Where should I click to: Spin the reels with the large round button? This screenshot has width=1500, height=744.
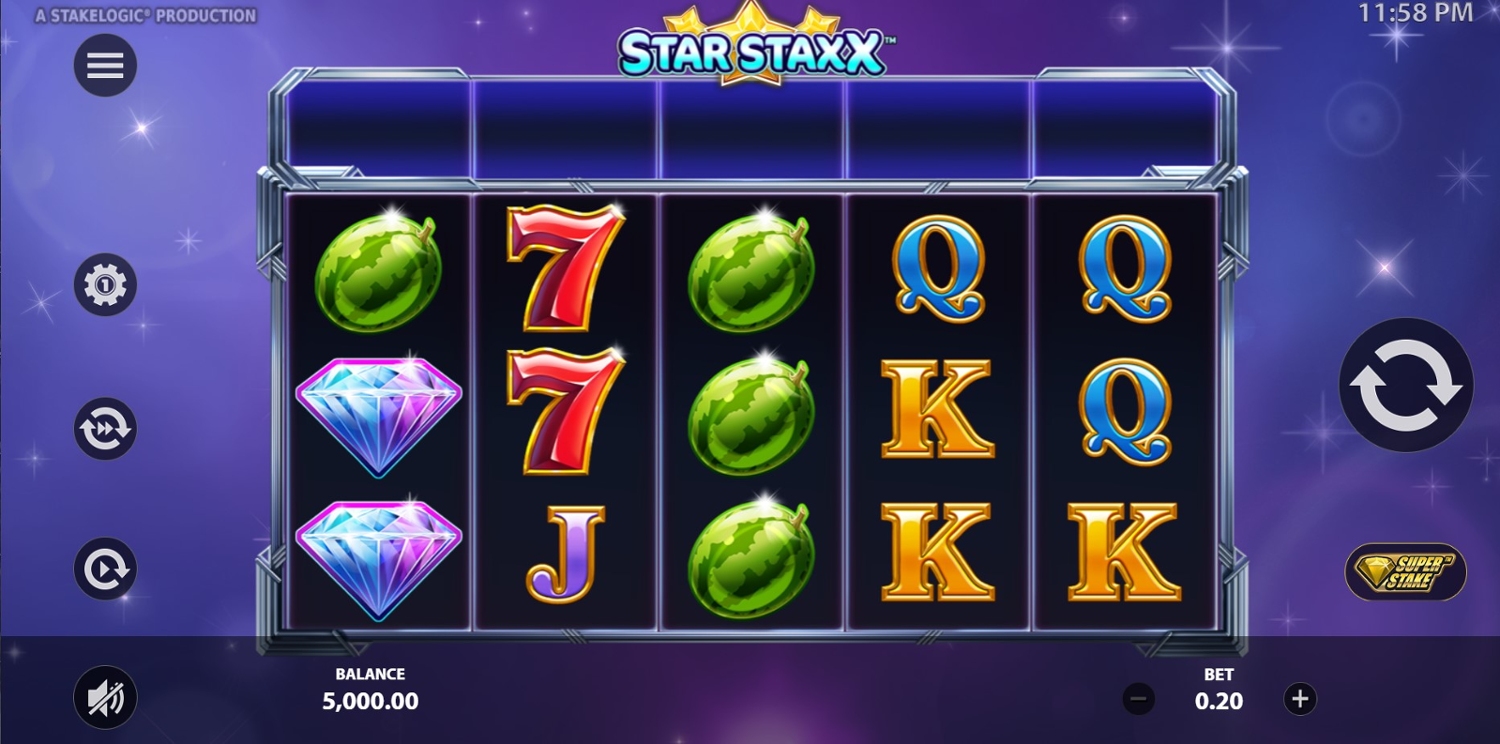(1405, 385)
